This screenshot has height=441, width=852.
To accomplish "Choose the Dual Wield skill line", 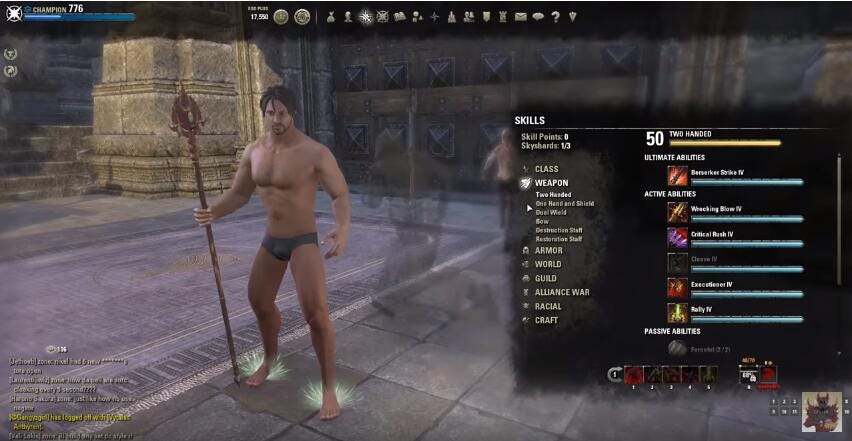I will coord(551,212).
